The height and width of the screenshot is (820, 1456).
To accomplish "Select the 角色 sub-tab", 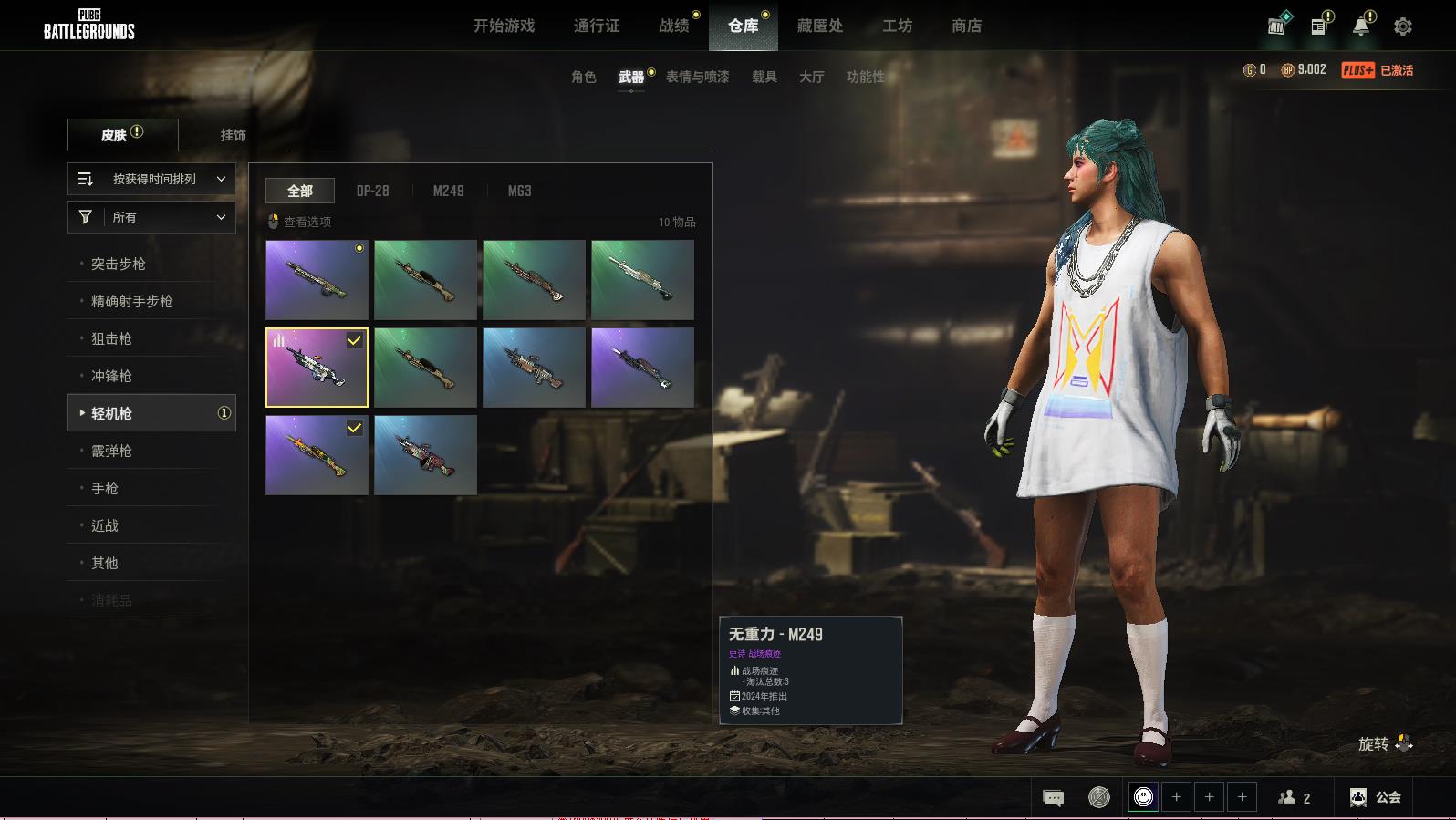I will point(583,77).
